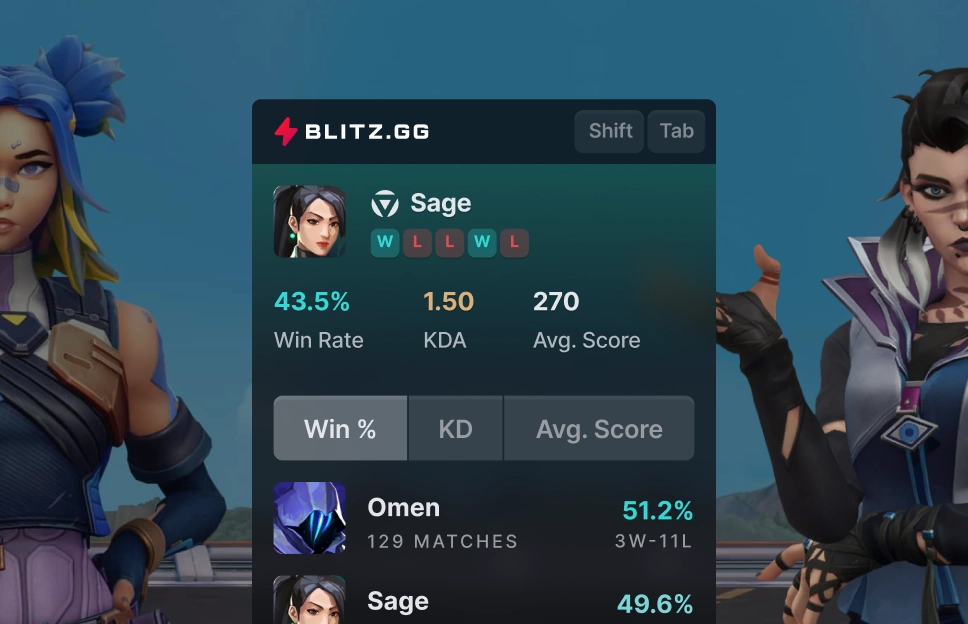Choose the Sage row in the agent list
The height and width of the screenshot is (624, 968).
(x=484, y=602)
